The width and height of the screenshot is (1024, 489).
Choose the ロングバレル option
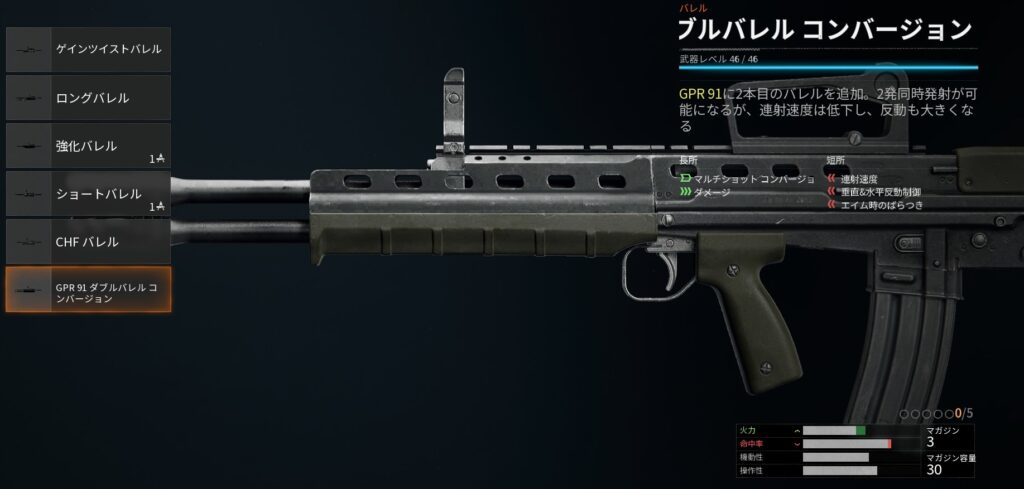pyautogui.click(x=88, y=98)
